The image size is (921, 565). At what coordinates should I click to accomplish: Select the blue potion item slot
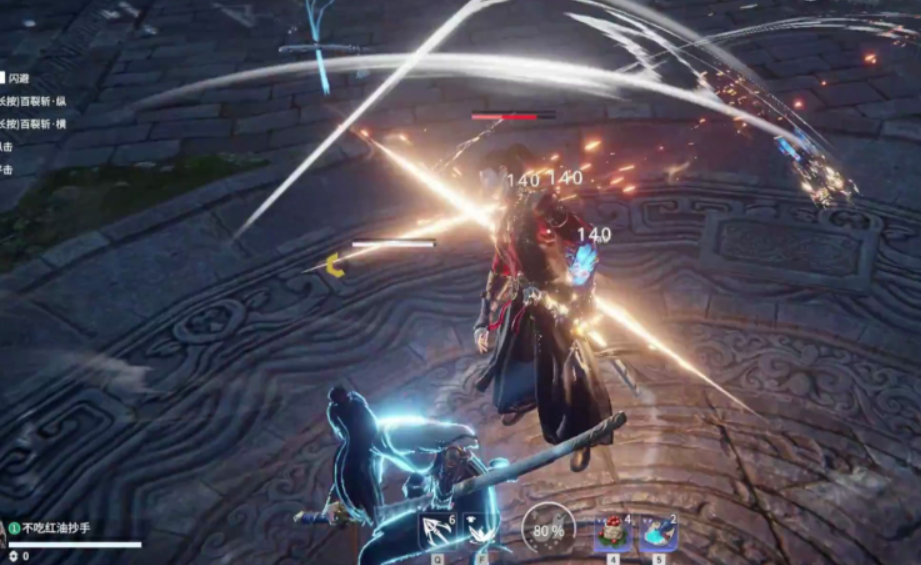(658, 533)
